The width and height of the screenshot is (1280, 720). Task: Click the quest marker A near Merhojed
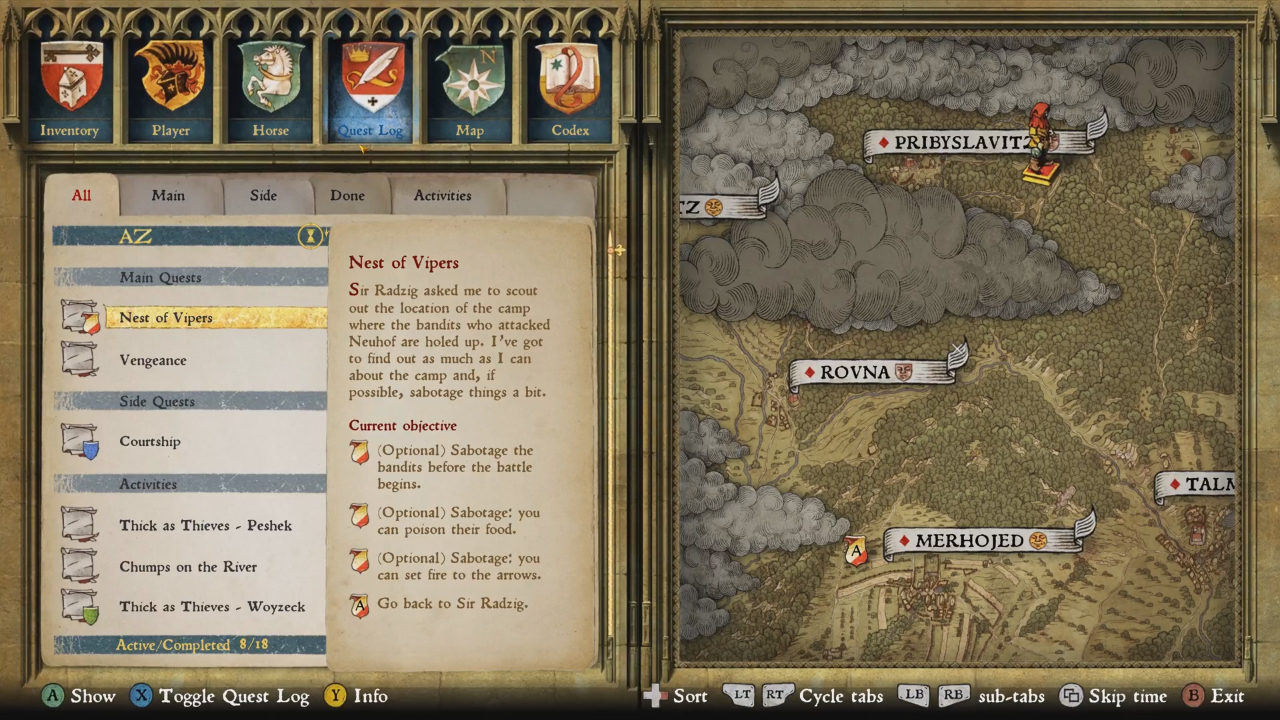pyautogui.click(x=856, y=551)
